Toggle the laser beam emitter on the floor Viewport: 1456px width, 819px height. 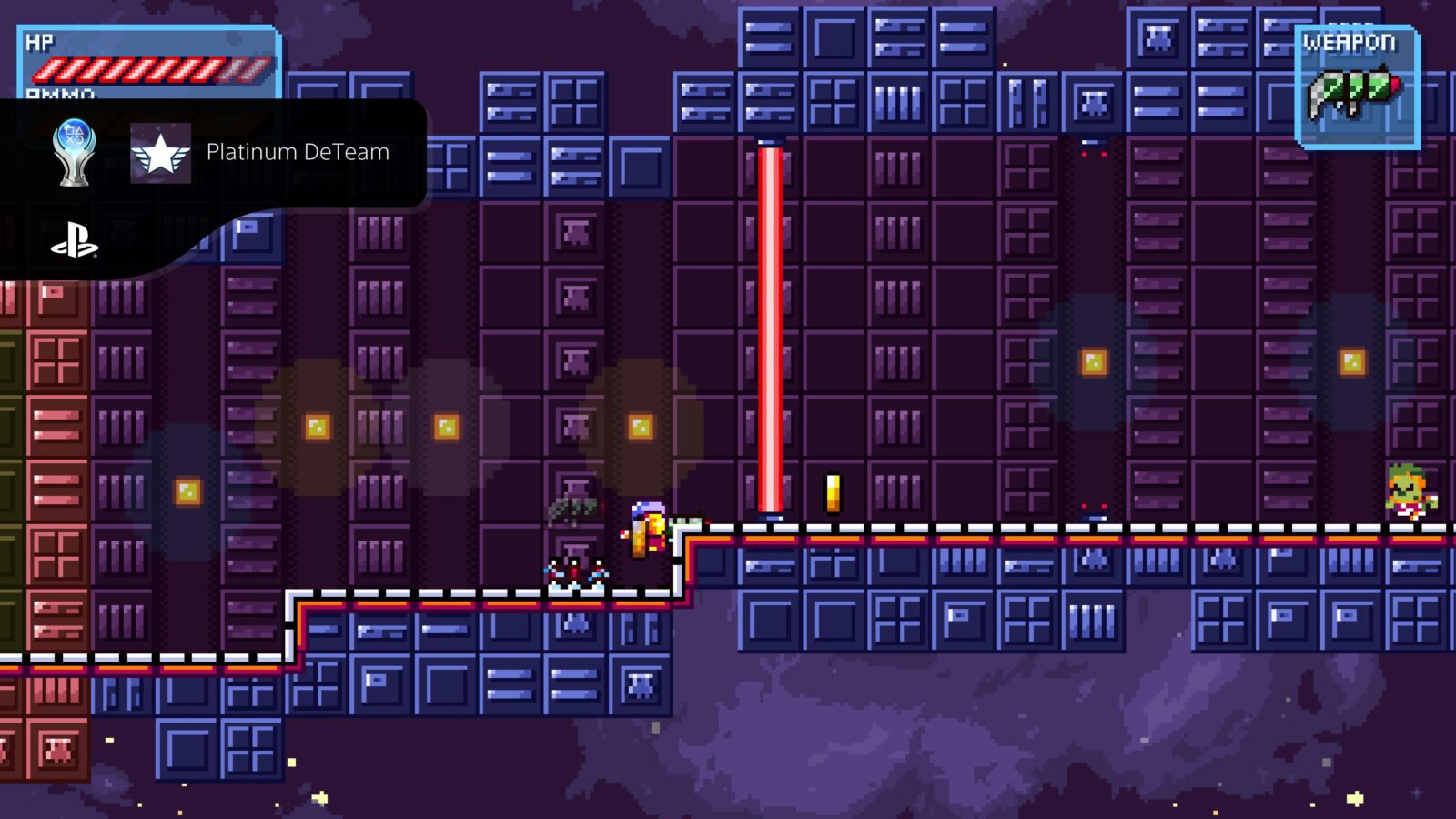coord(769,516)
